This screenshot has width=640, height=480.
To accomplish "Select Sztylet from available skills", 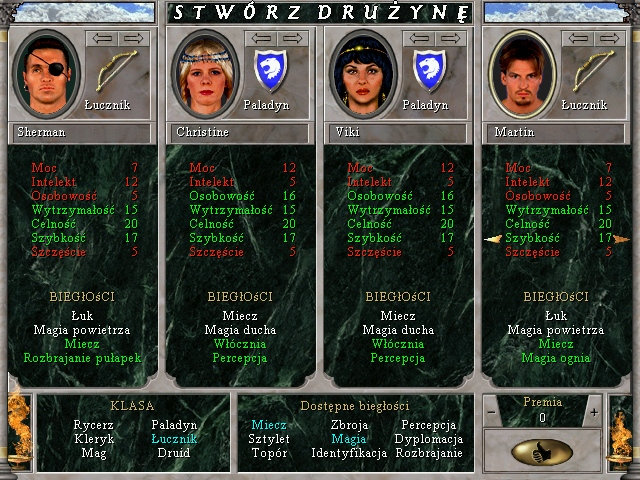I will coord(269,439).
